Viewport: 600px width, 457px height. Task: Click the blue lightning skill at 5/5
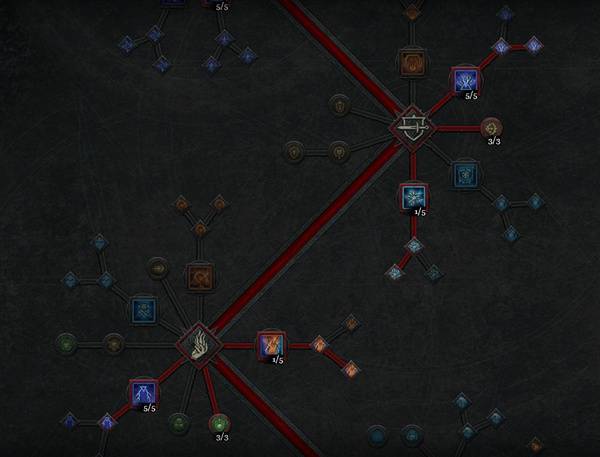[x=464, y=79]
